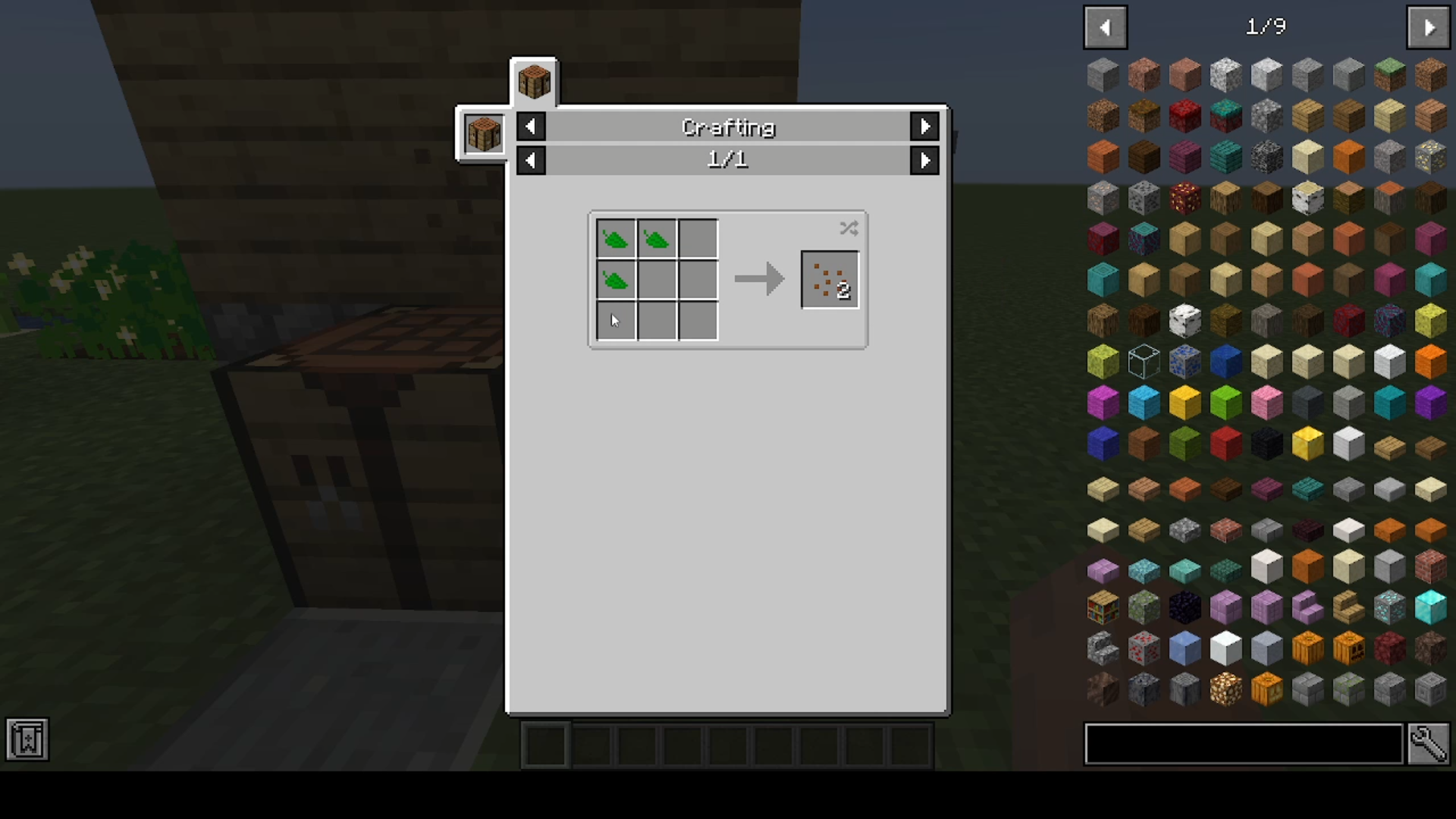The image size is (1456, 819).
Task: Click the left arrow on the 1/1 recipe pager
Action: [531, 160]
